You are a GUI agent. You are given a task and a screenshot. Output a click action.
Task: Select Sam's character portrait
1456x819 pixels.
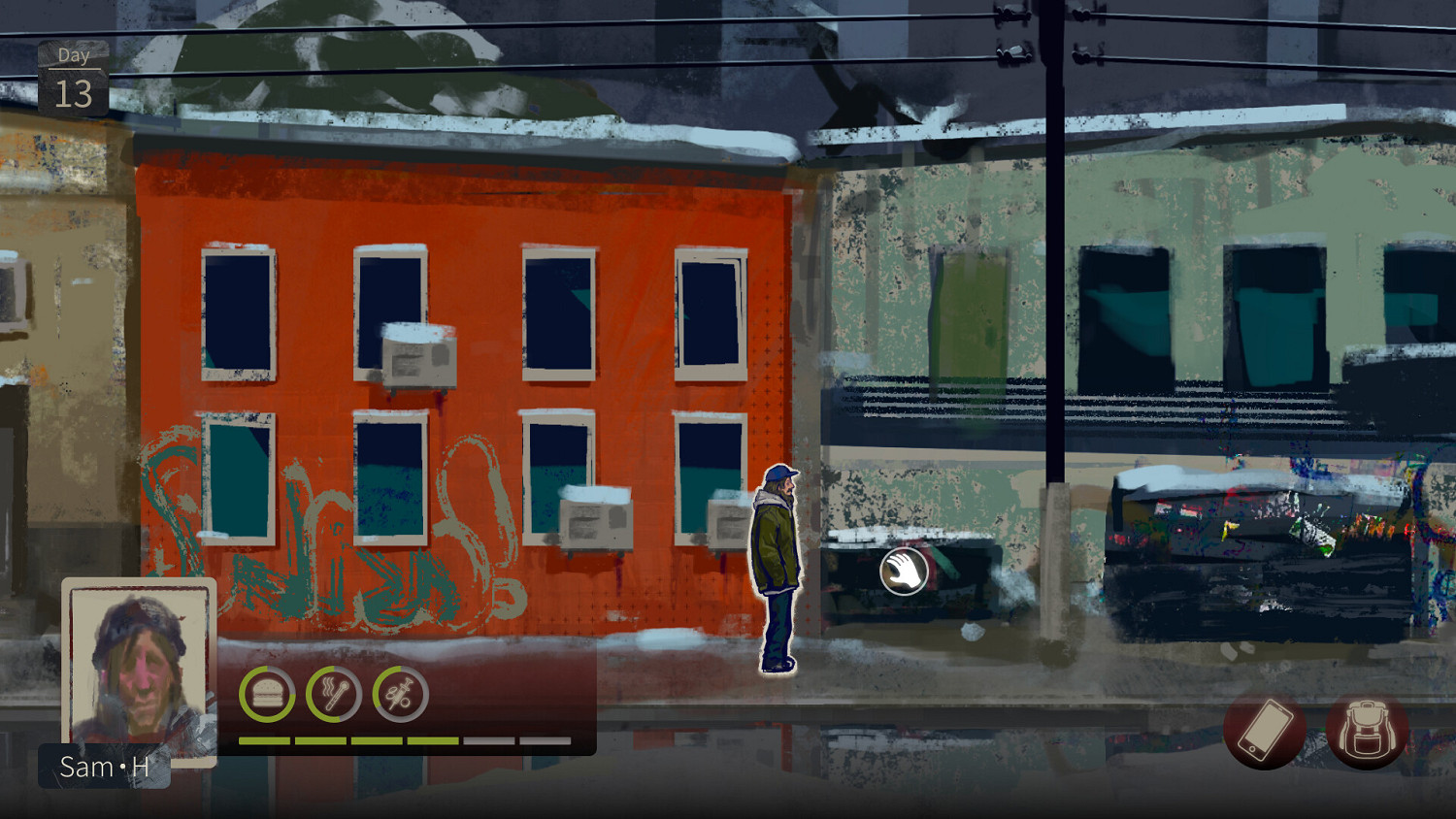(139, 670)
